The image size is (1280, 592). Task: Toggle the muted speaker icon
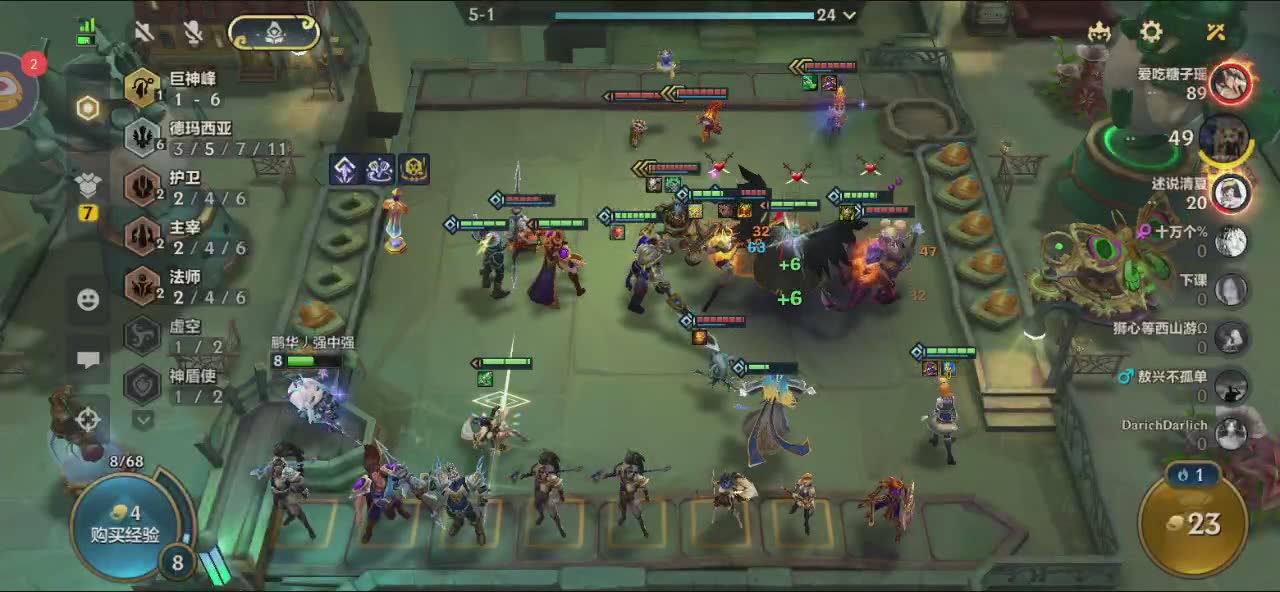pyautogui.click(x=145, y=32)
